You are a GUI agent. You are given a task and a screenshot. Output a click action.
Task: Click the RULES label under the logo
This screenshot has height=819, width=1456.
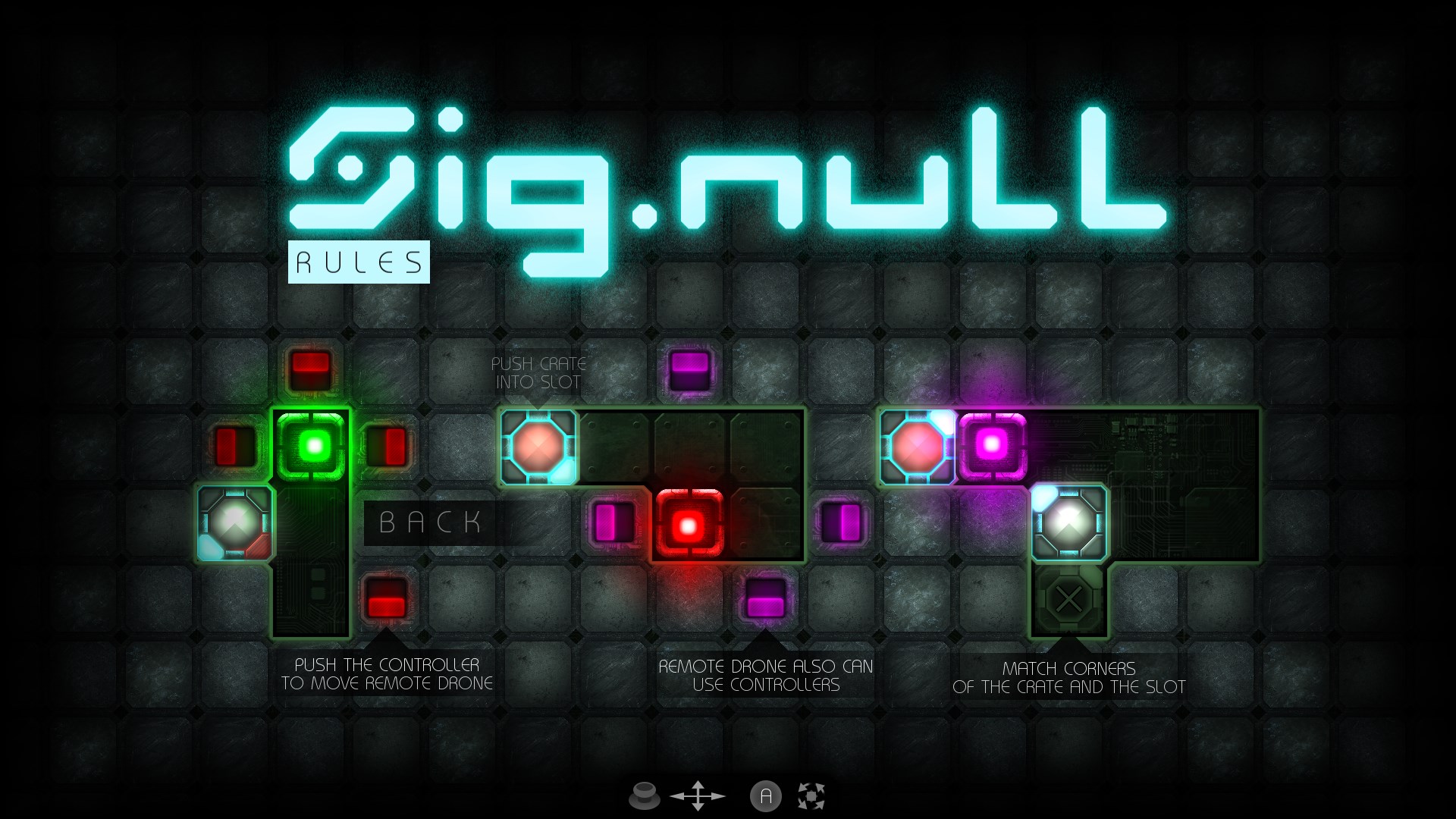359,262
